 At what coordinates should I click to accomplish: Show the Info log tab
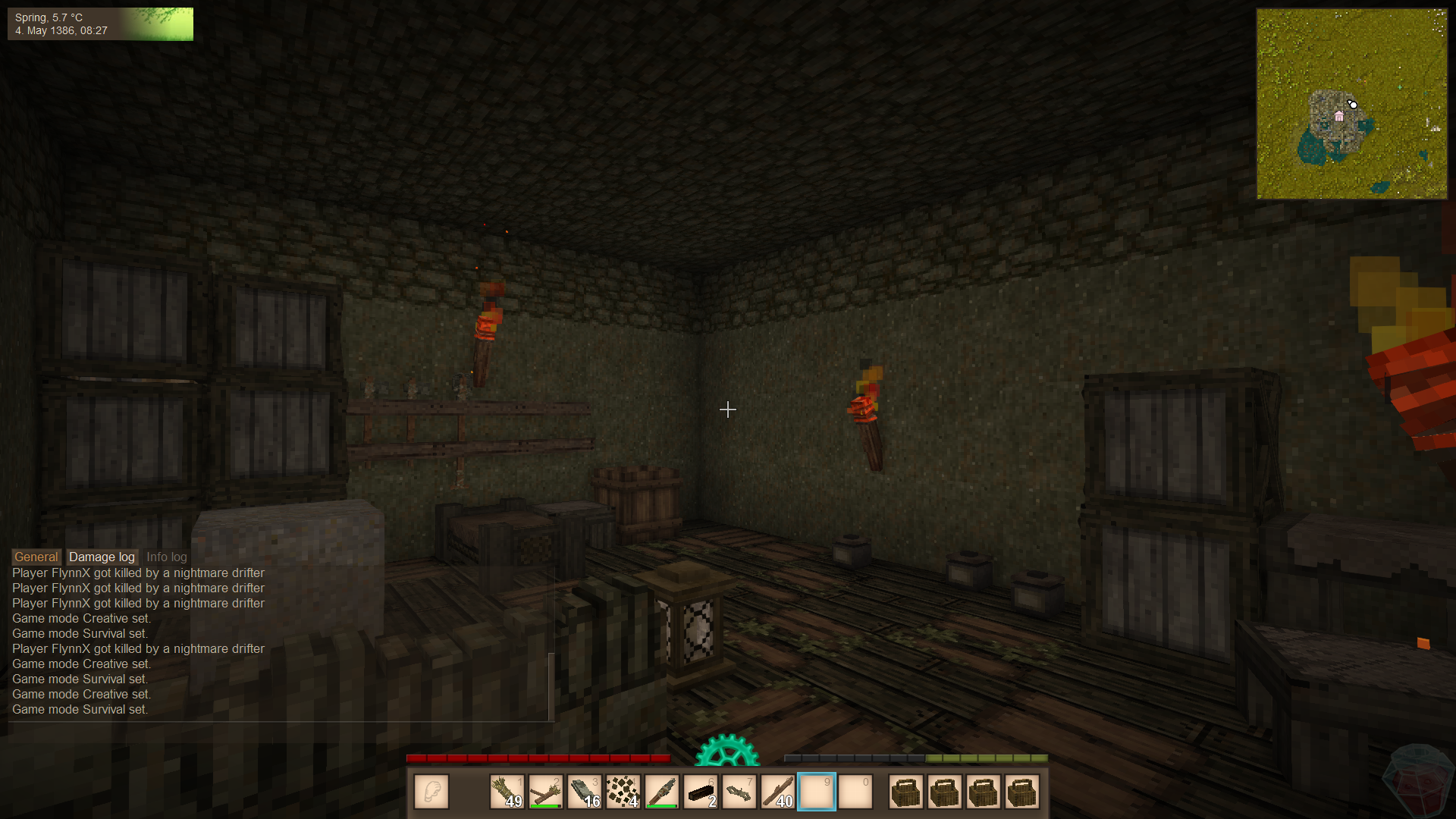tap(166, 557)
